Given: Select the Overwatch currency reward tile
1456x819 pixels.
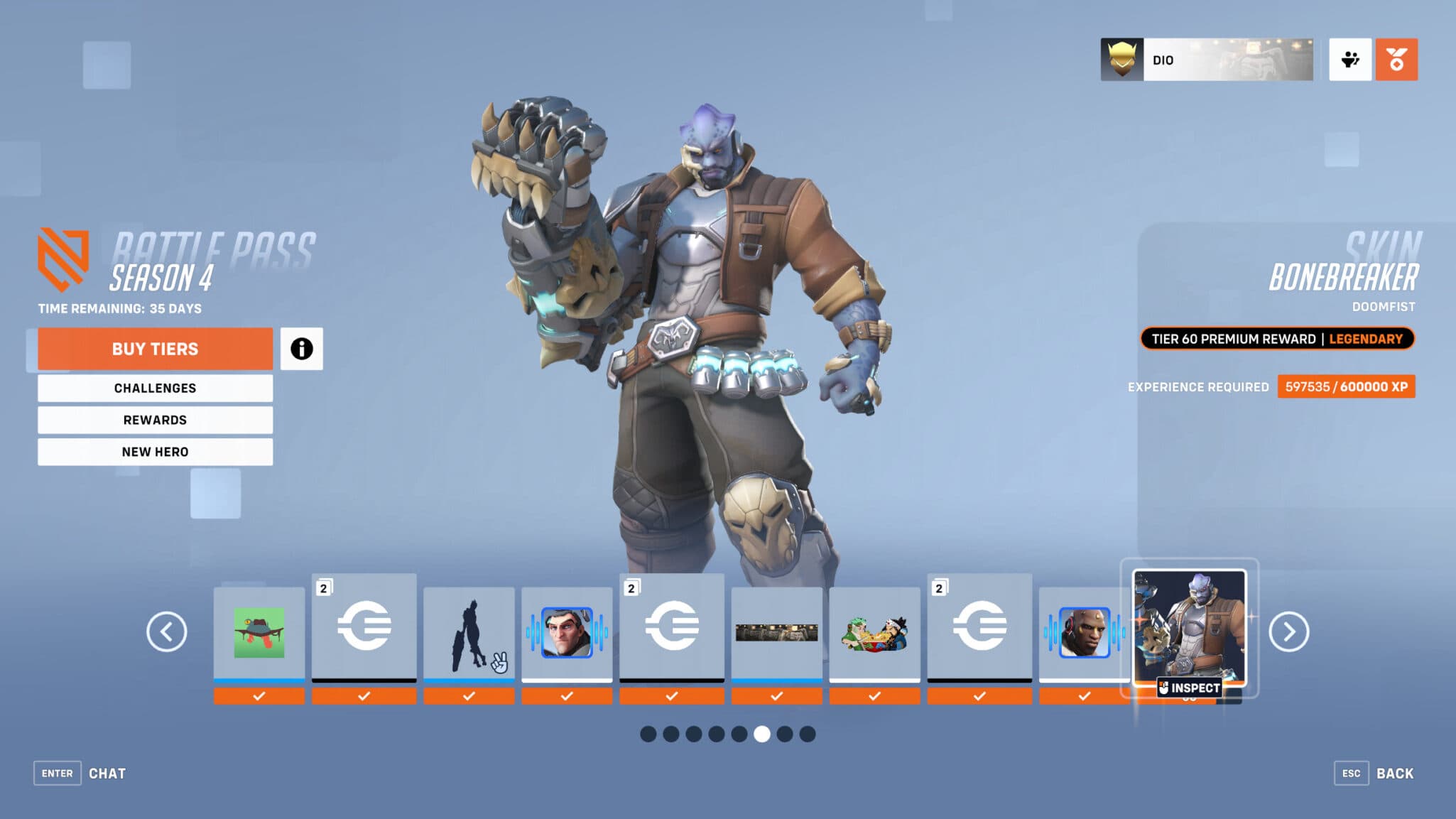Looking at the screenshot, I should [364, 628].
